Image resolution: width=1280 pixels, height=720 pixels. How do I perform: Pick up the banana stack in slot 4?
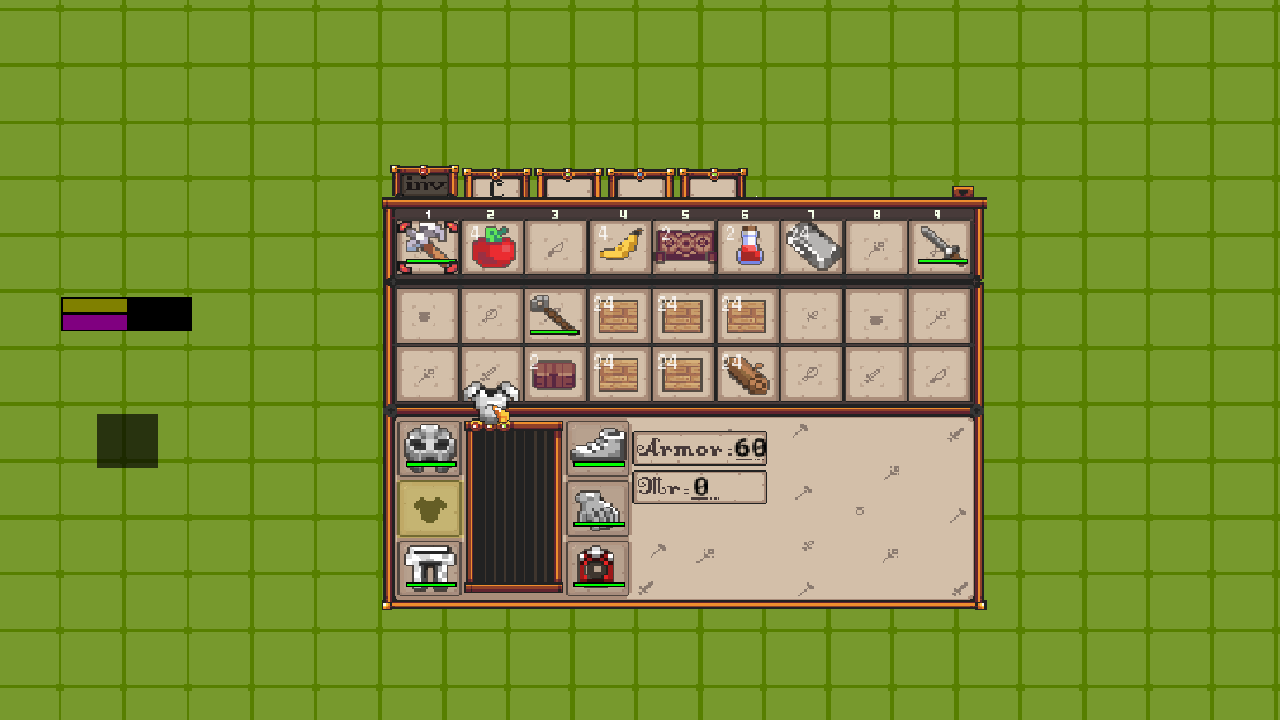(619, 246)
